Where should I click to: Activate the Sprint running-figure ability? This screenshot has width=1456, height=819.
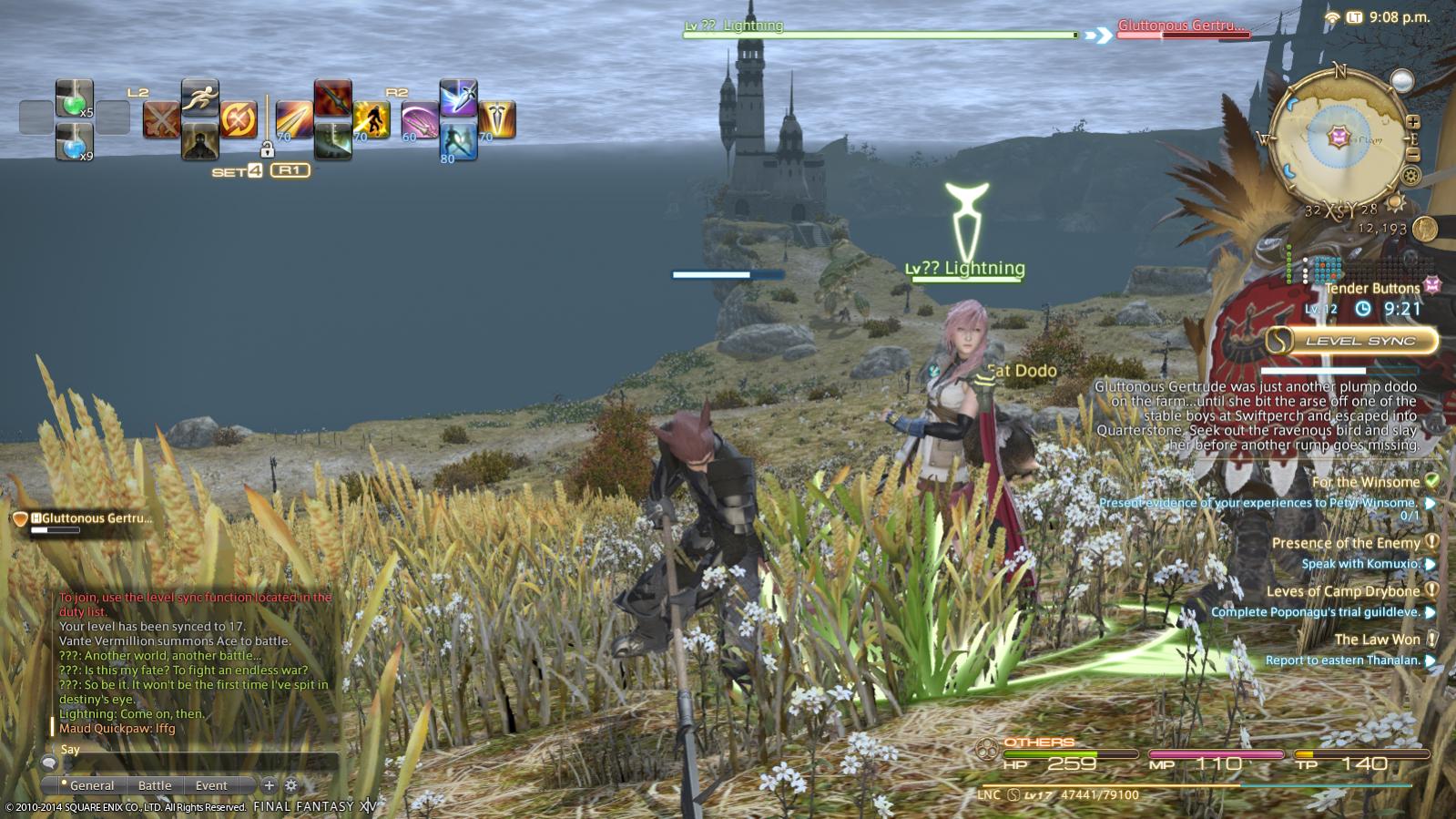pyautogui.click(x=199, y=97)
